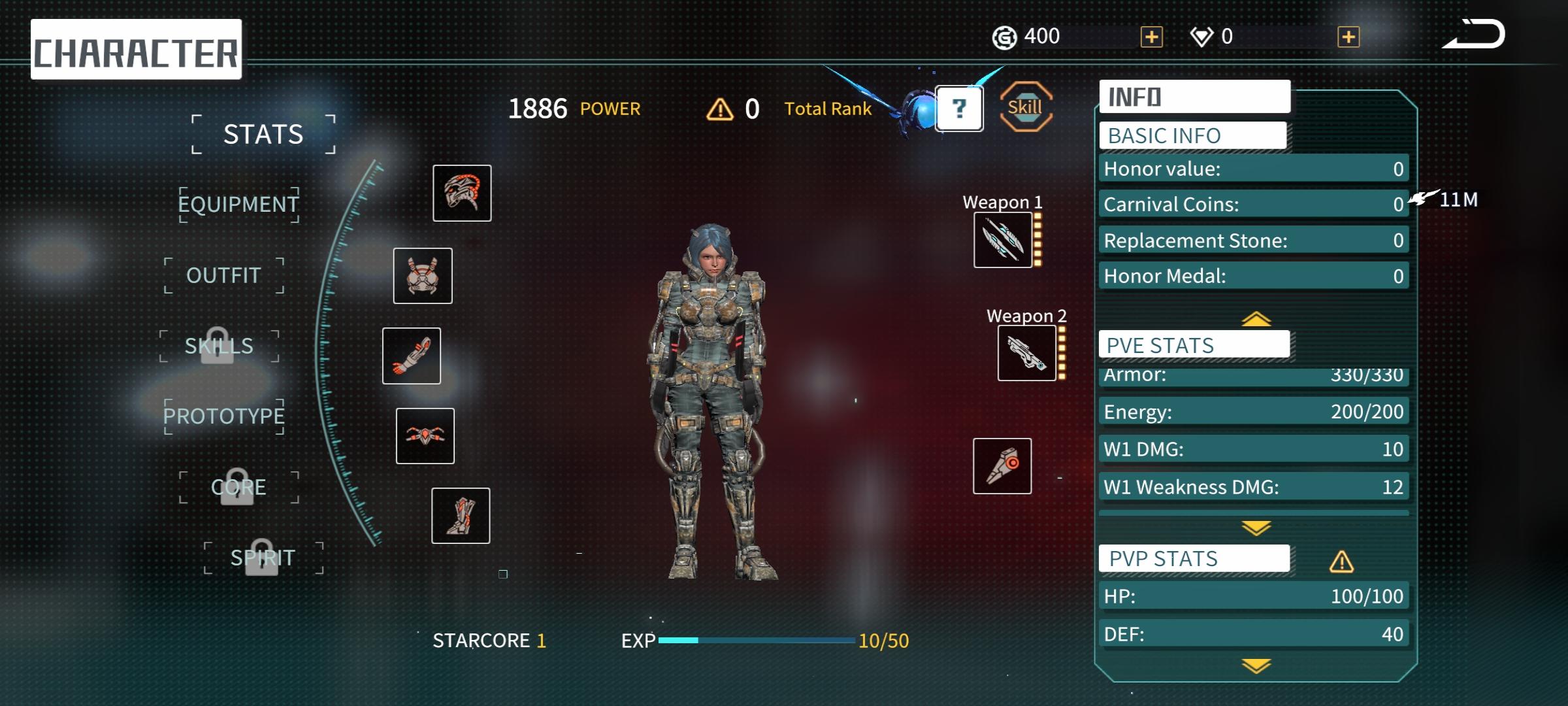Open the question mark help button
This screenshot has width=1568, height=706.
(959, 109)
